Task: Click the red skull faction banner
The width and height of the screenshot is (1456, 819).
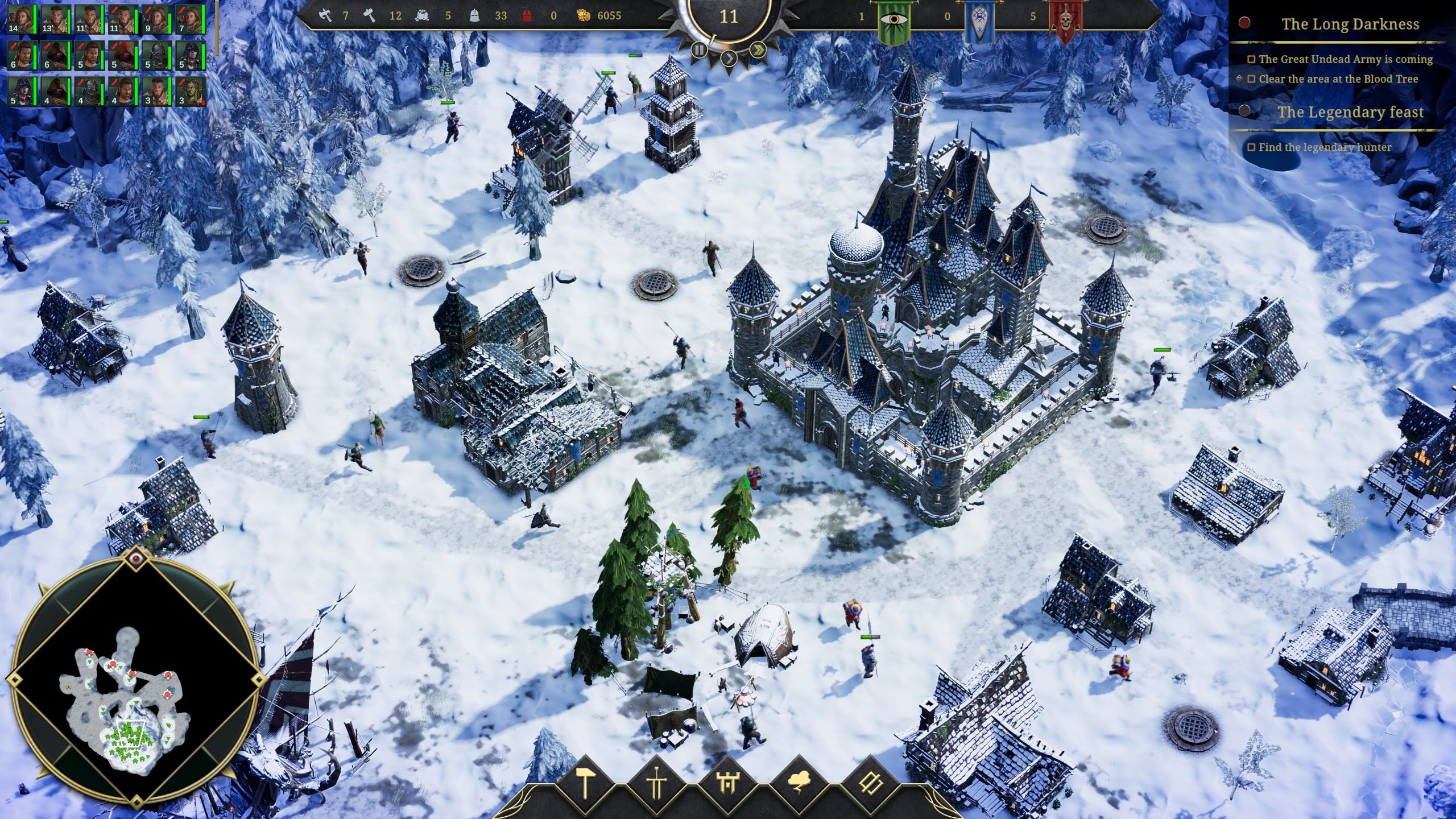Action: [x=1062, y=20]
